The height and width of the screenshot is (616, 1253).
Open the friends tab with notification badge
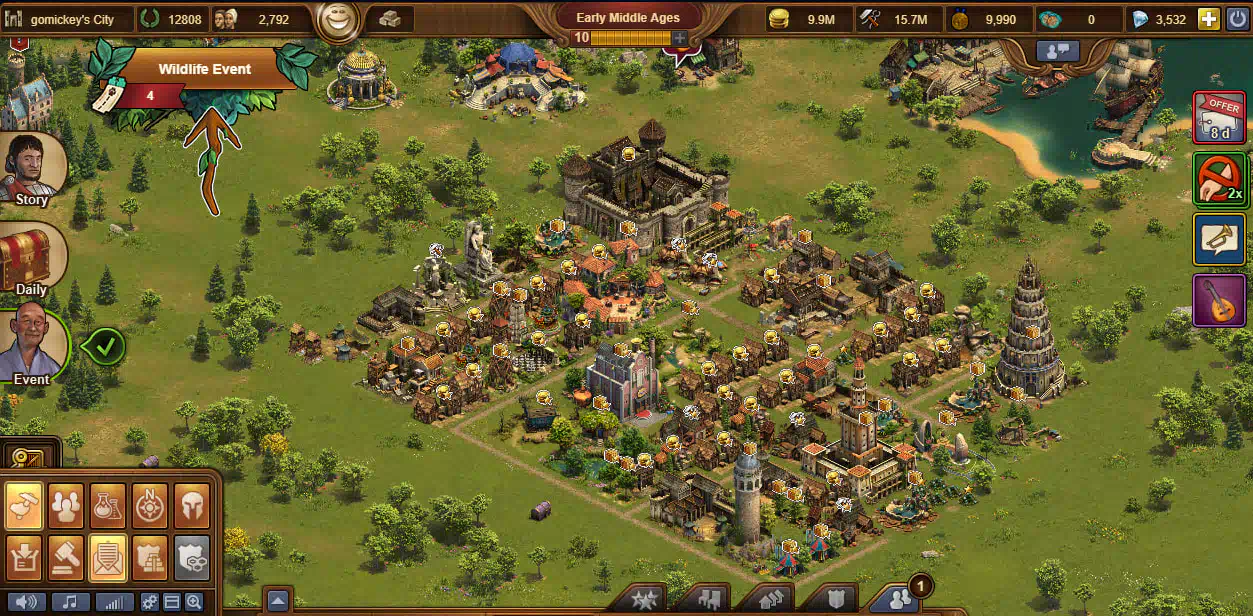[896, 600]
